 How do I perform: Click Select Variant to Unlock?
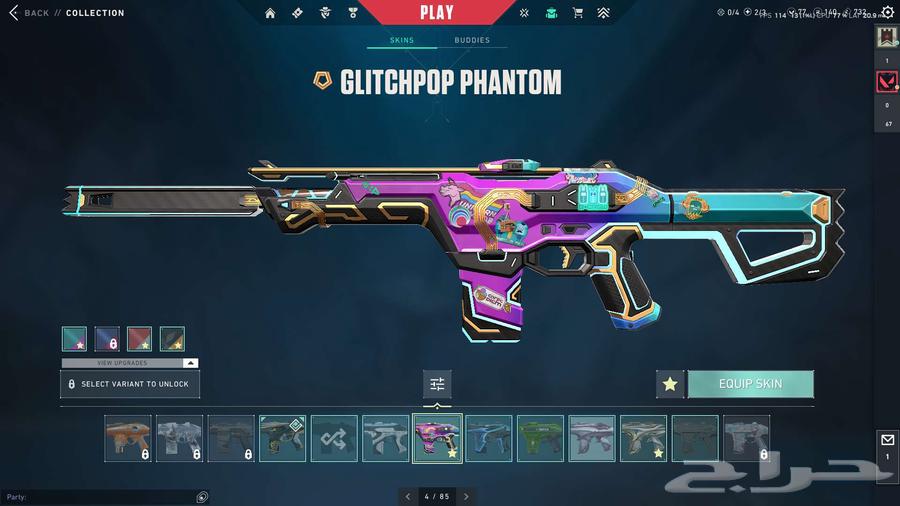[130, 384]
